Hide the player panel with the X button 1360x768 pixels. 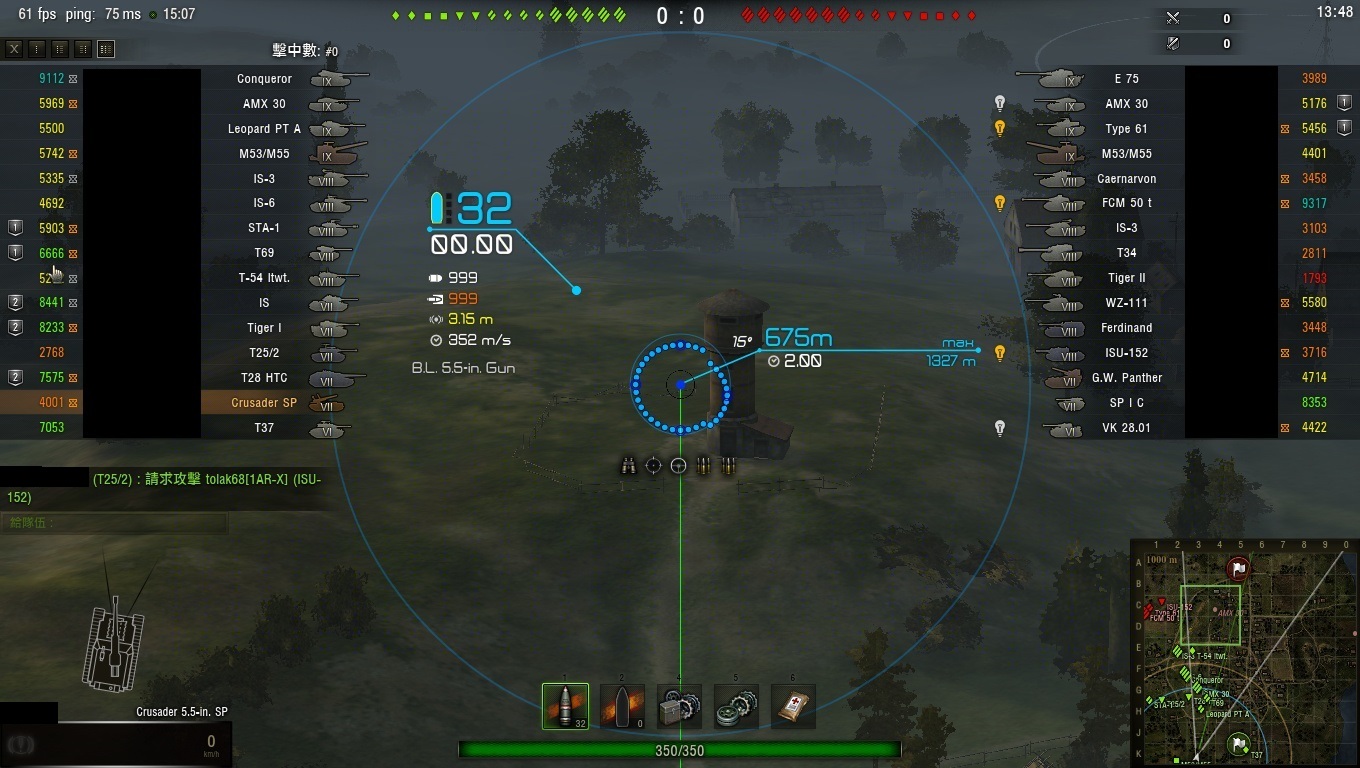(x=14, y=49)
